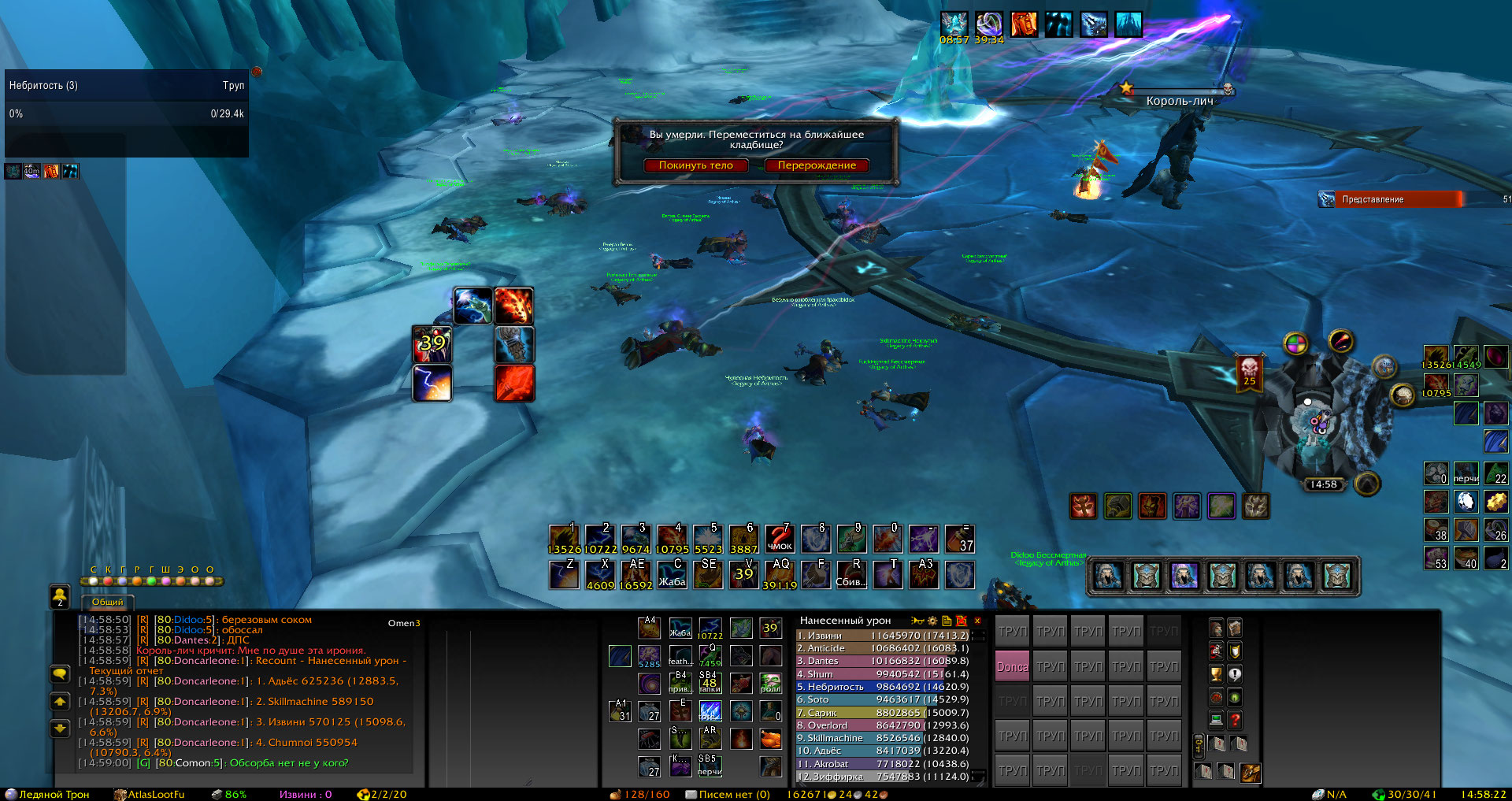Click the skull raid difficulty icon showing 25

pyautogui.click(x=1249, y=372)
